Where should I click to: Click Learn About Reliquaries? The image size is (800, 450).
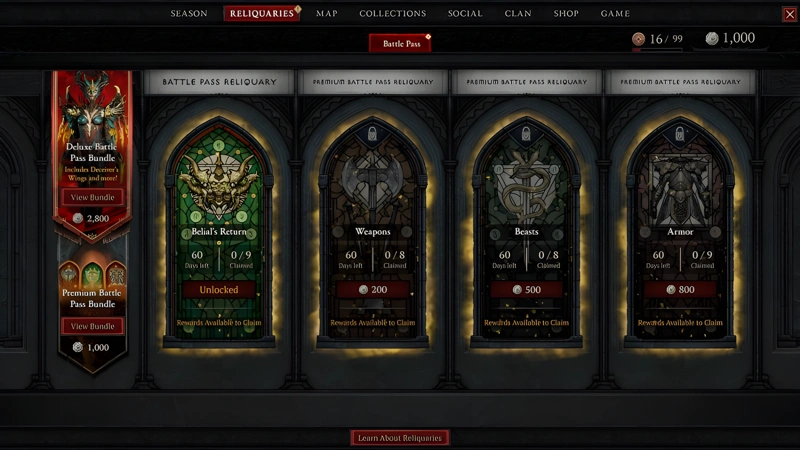(x=400, y=437)
